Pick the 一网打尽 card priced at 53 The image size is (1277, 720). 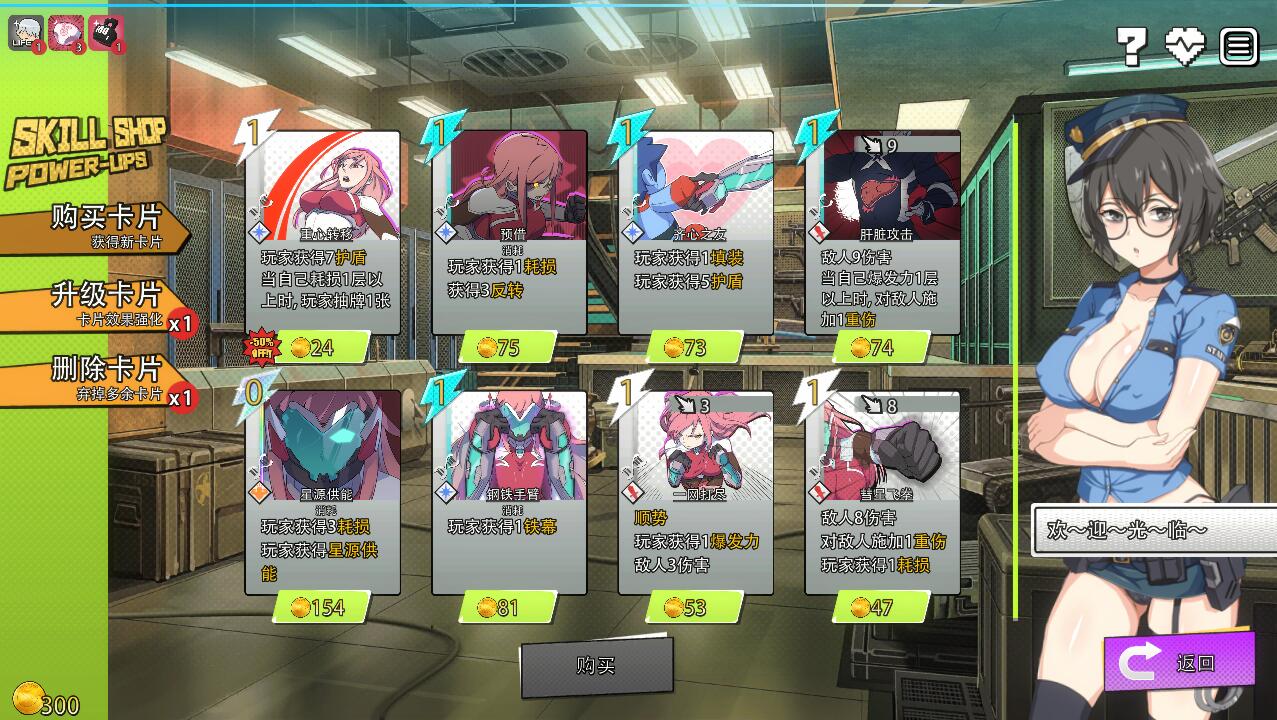696,492
